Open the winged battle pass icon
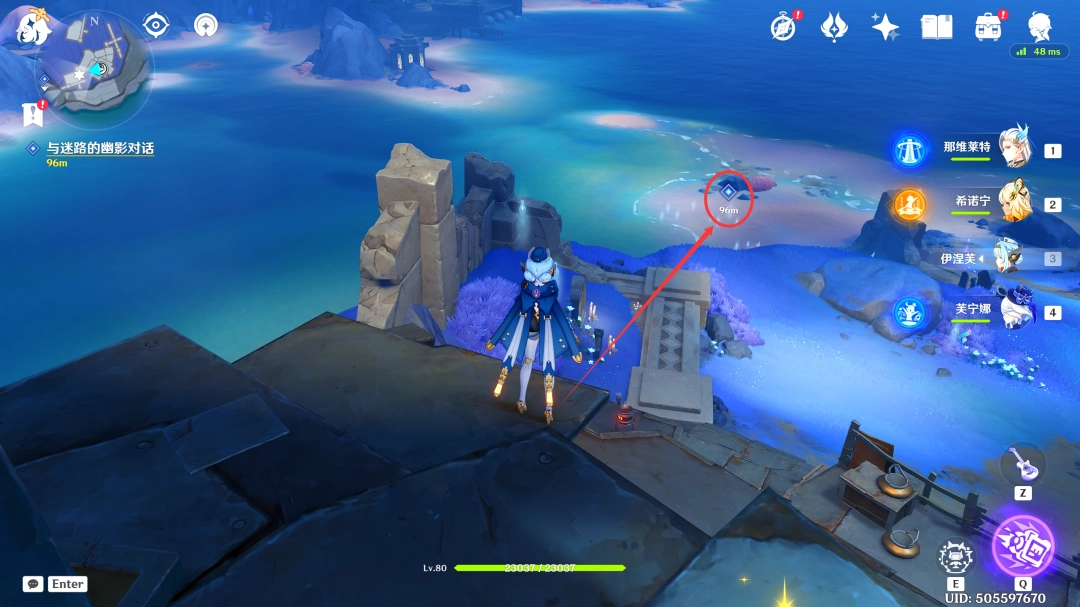The height and width of the screenshot is (607, 1080). pos(834,27)
